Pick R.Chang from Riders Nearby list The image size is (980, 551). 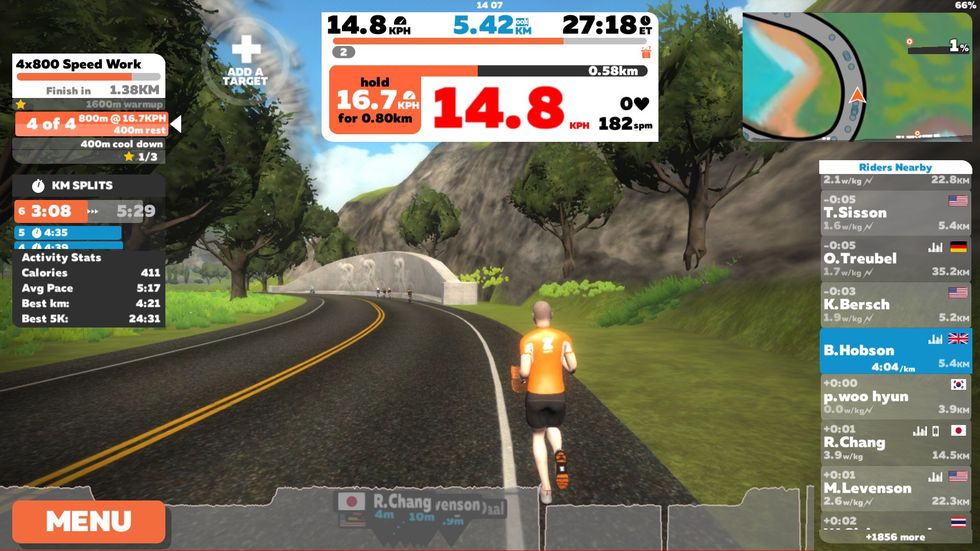[x=895, y=442]
